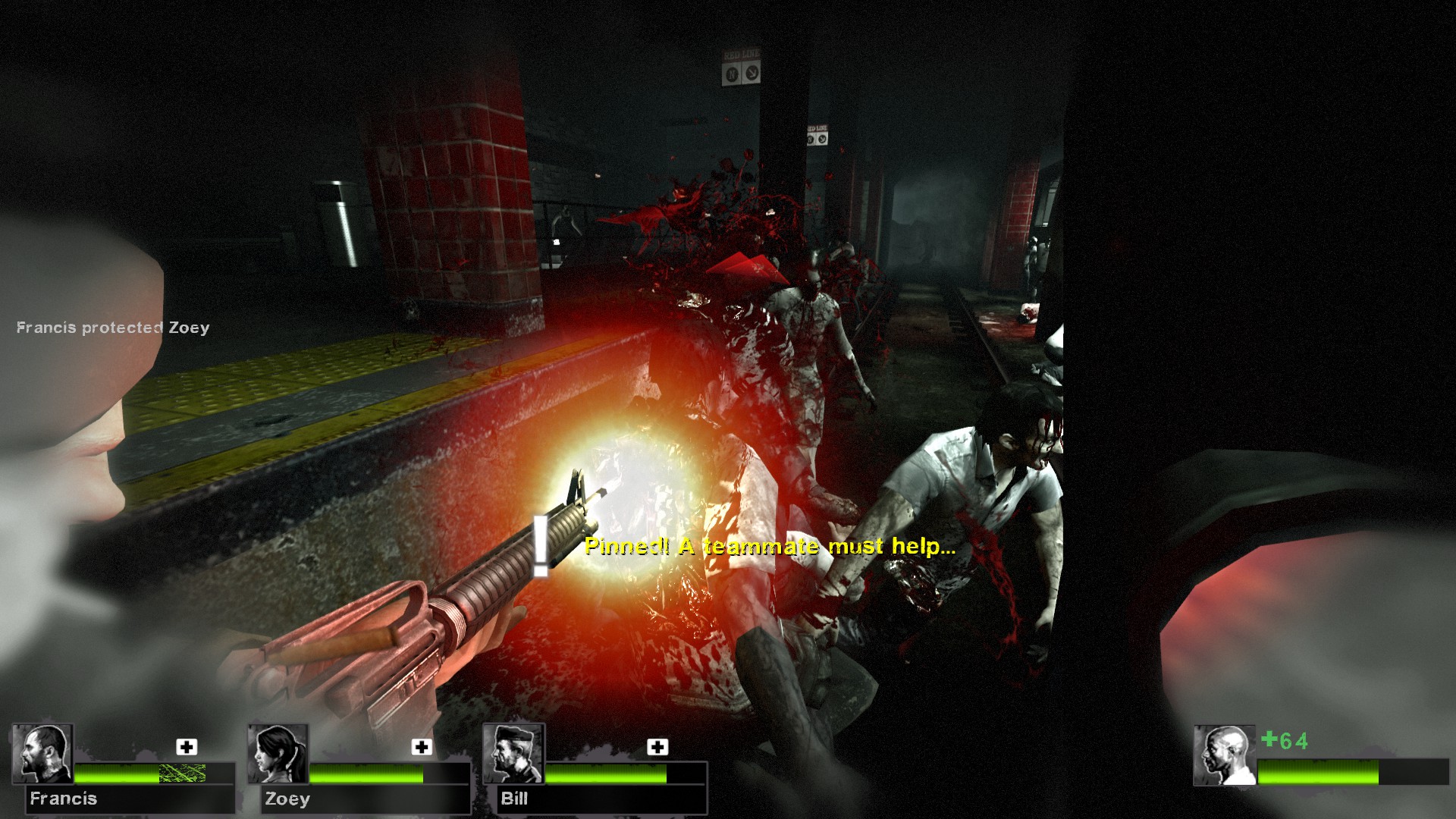The width and height of the screenshot is (1456, 819).
Task: Select the first aid kit icon above Francis
Action: 187,747
